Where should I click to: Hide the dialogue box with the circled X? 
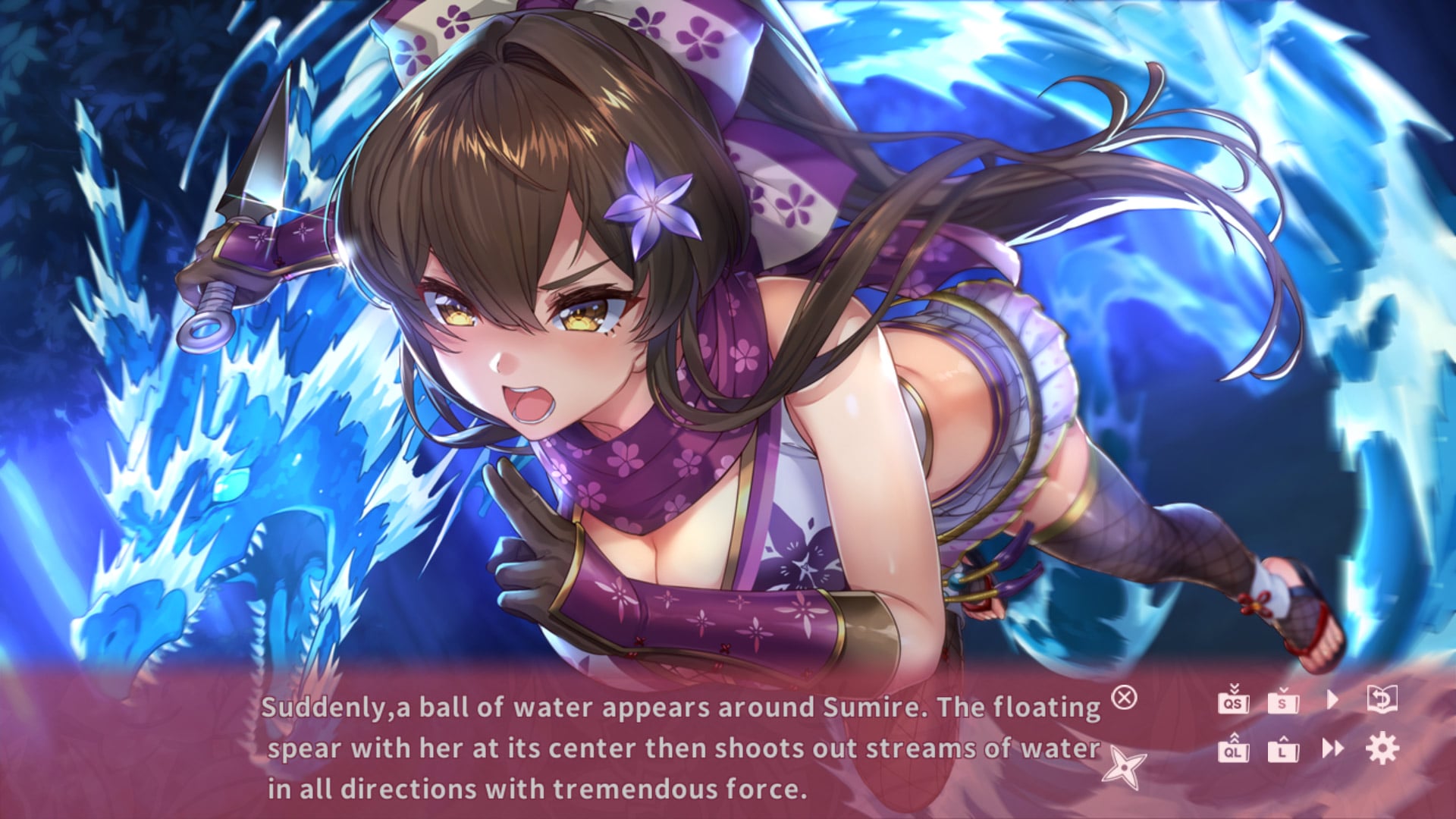(1124, 697)
